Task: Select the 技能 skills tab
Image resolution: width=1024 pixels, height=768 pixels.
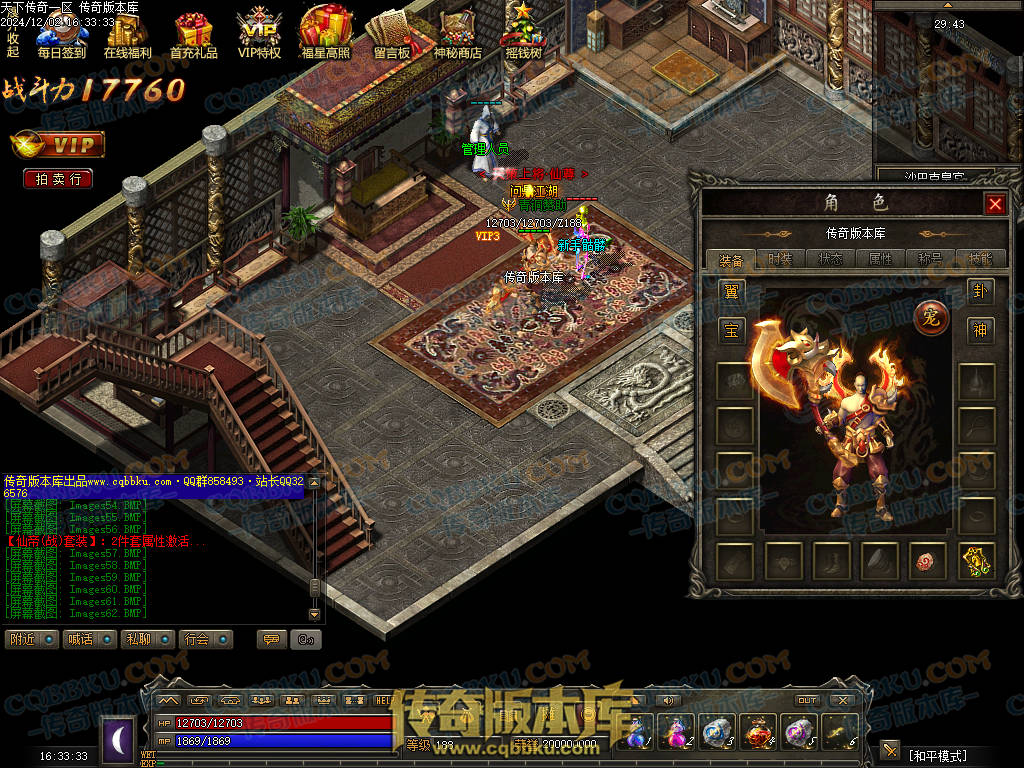Action: [980, 259]
